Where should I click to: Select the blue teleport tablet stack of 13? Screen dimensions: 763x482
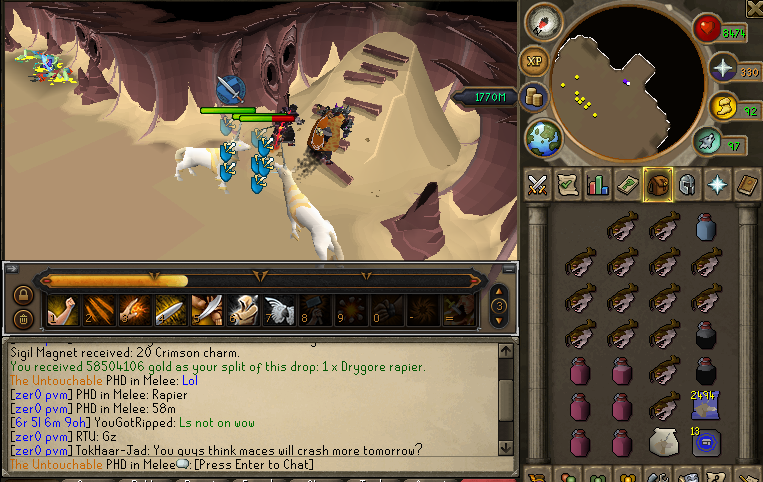705,441
